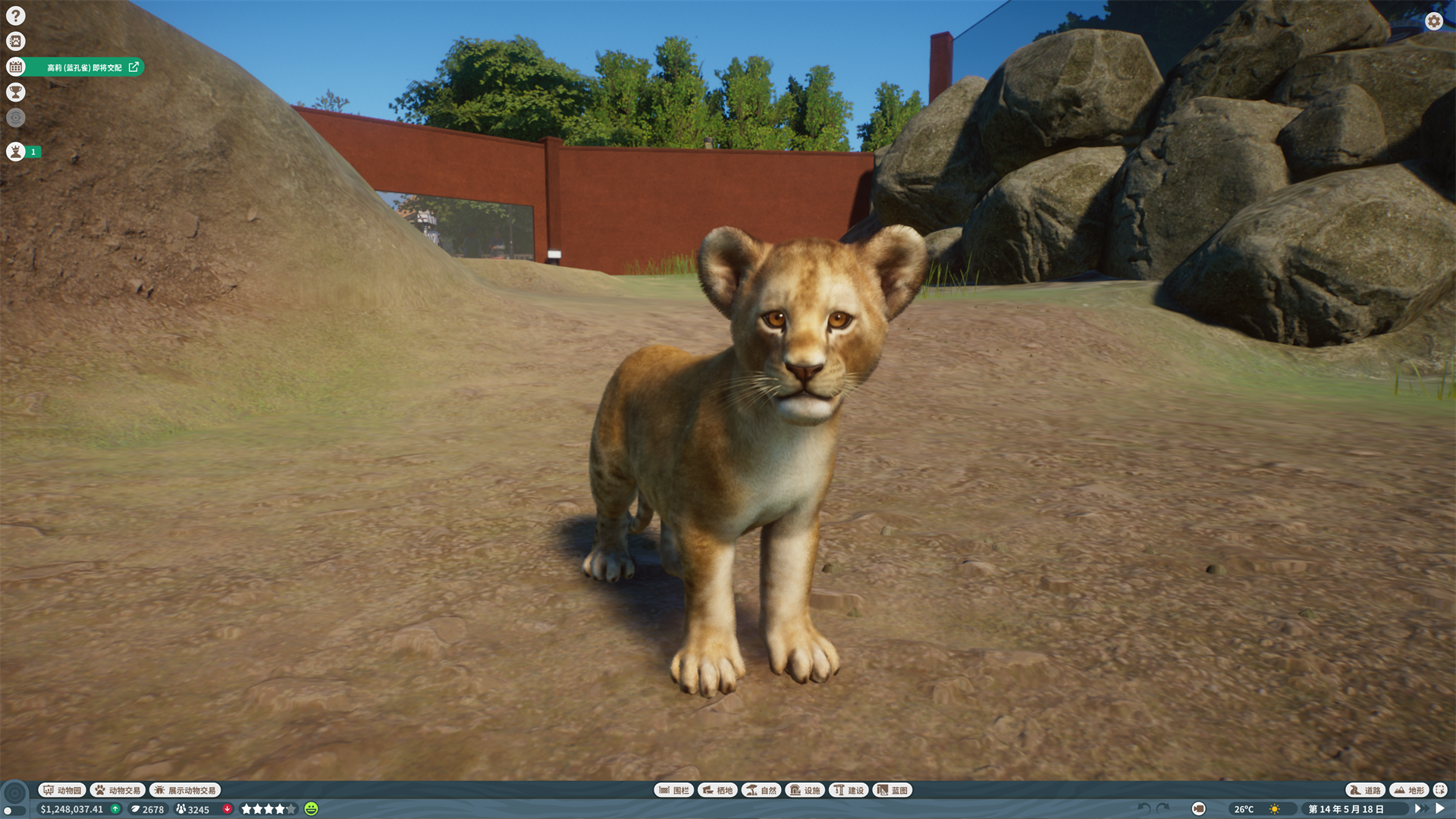1456x819 pixels.
Task: Open the Facilities (设施) panel
Action: 804,789
